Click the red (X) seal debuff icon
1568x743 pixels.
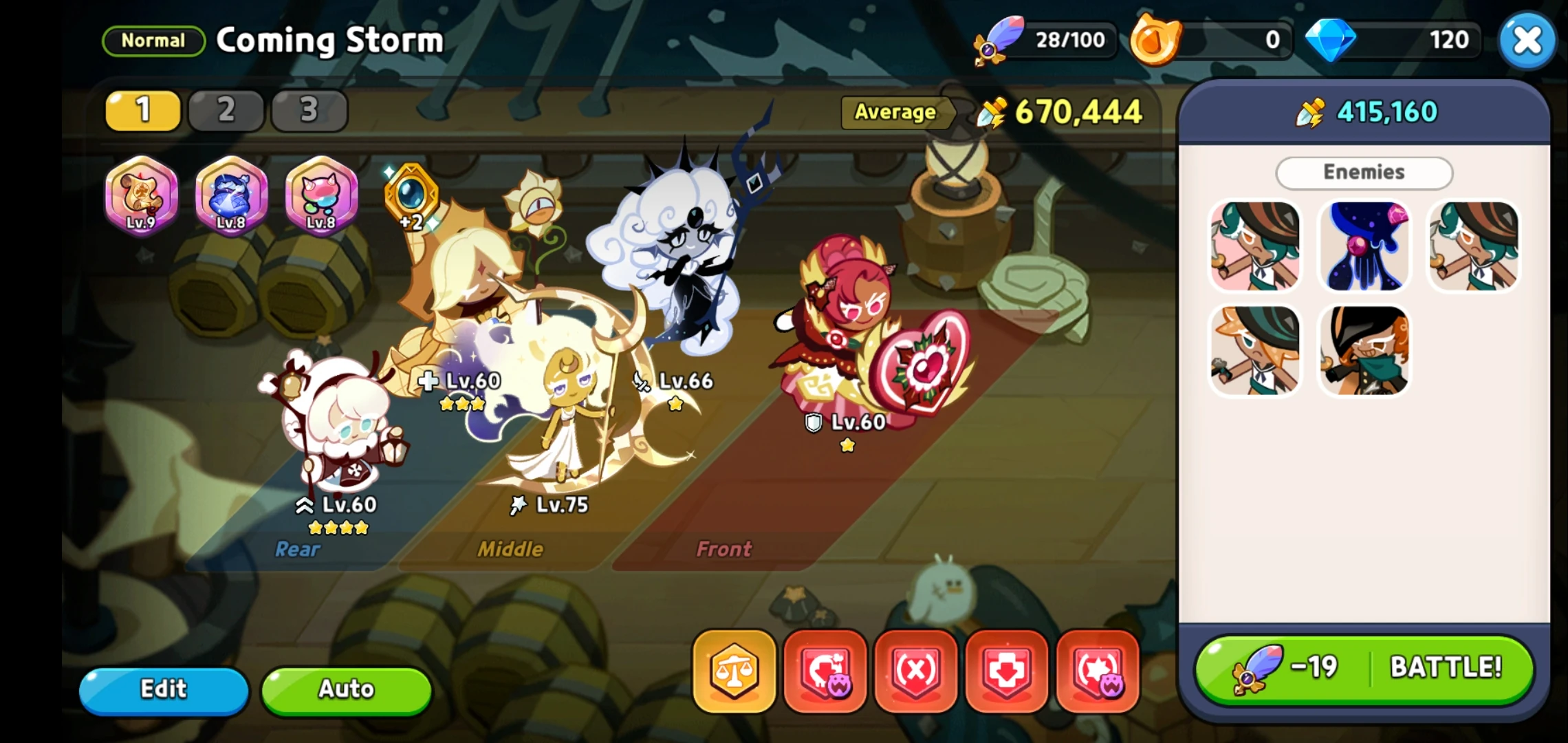[x=915, y=671]
